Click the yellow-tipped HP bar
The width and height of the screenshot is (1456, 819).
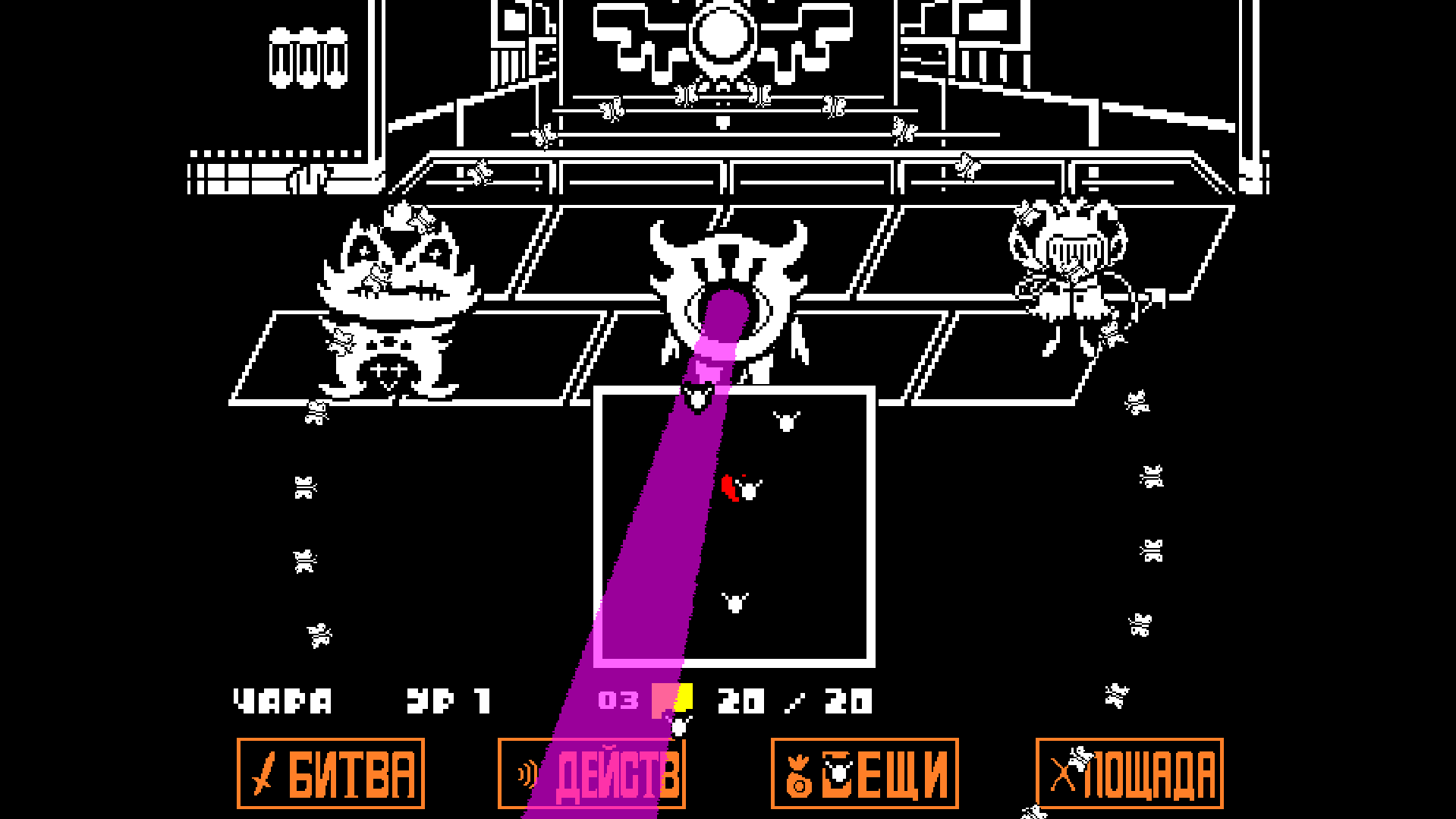pyautogui.click(x=671, y=697)
